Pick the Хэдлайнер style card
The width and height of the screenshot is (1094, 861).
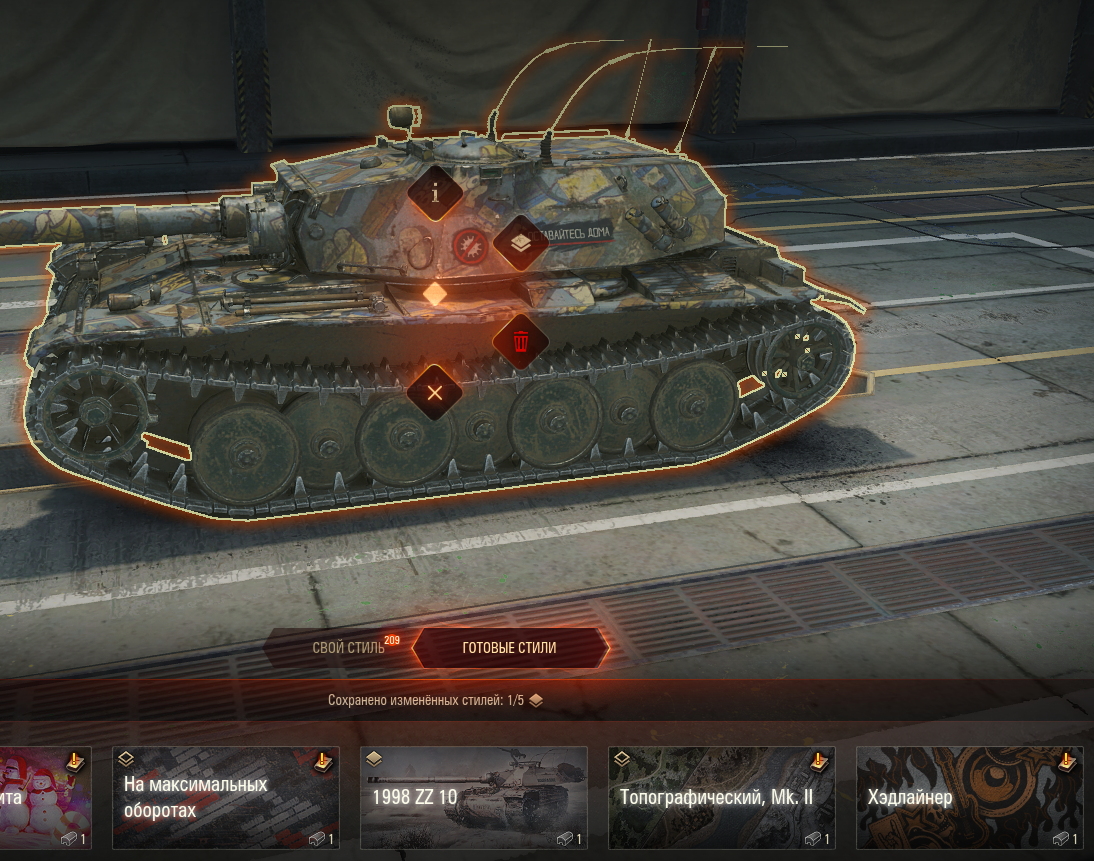tap(969, 797)
